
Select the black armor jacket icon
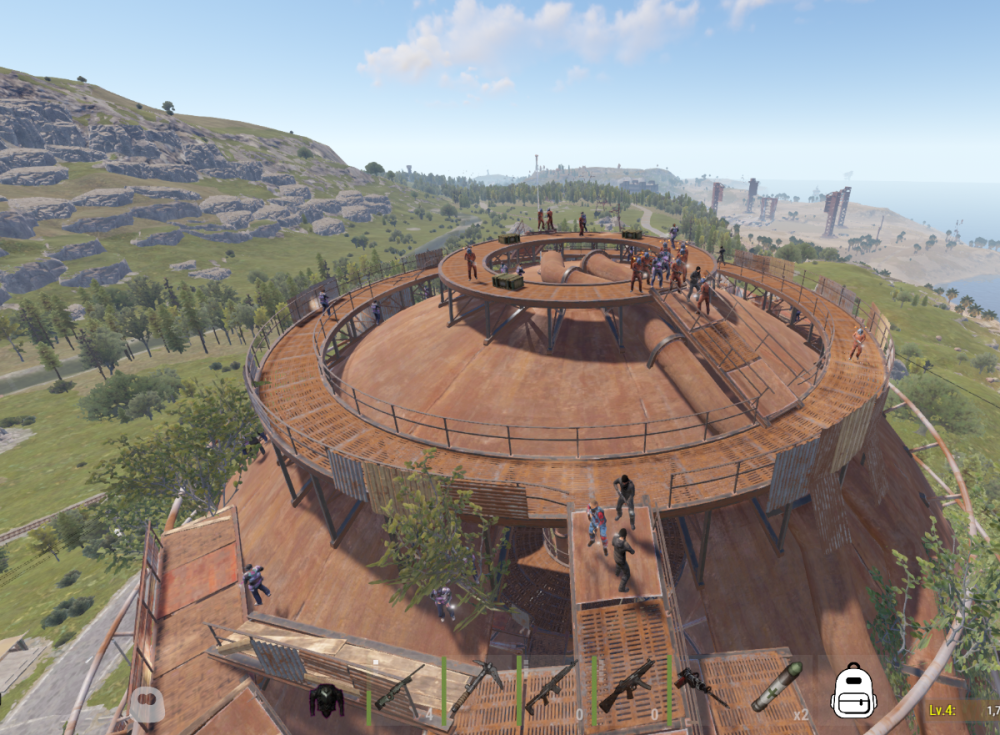coord(326,700)
